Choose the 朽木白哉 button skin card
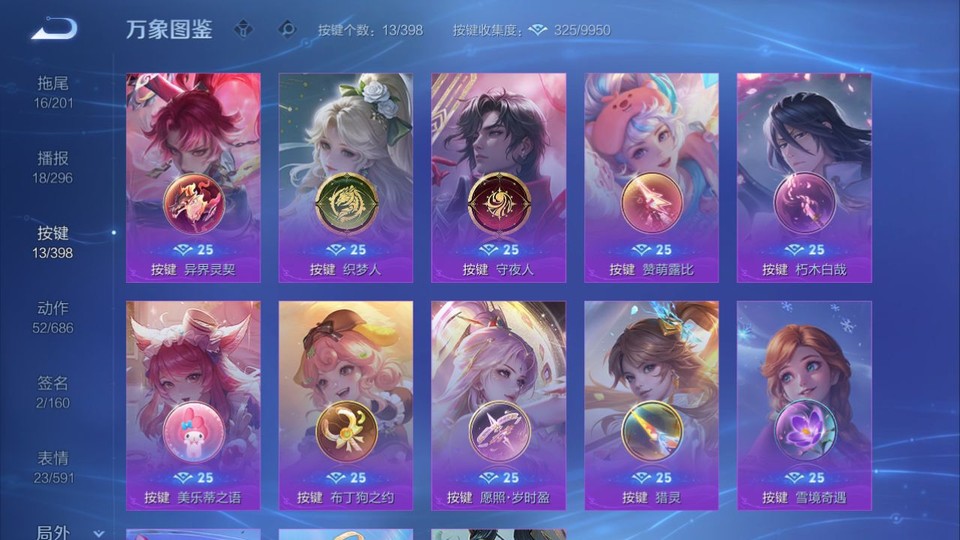This screenshot has height=540, width=960. [x=804, y=177]
